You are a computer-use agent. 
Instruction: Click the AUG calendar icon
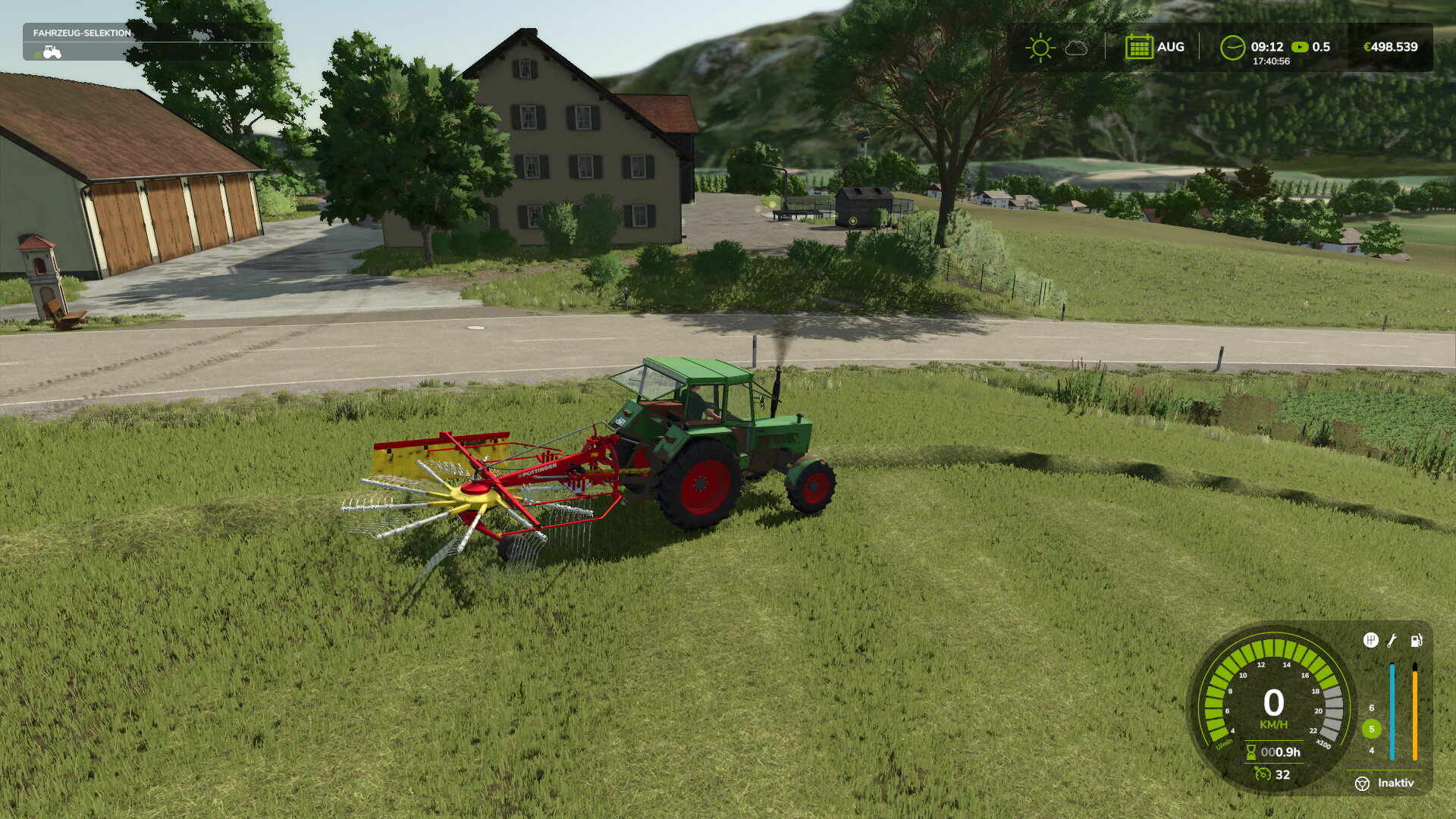tap(1139, 46)
